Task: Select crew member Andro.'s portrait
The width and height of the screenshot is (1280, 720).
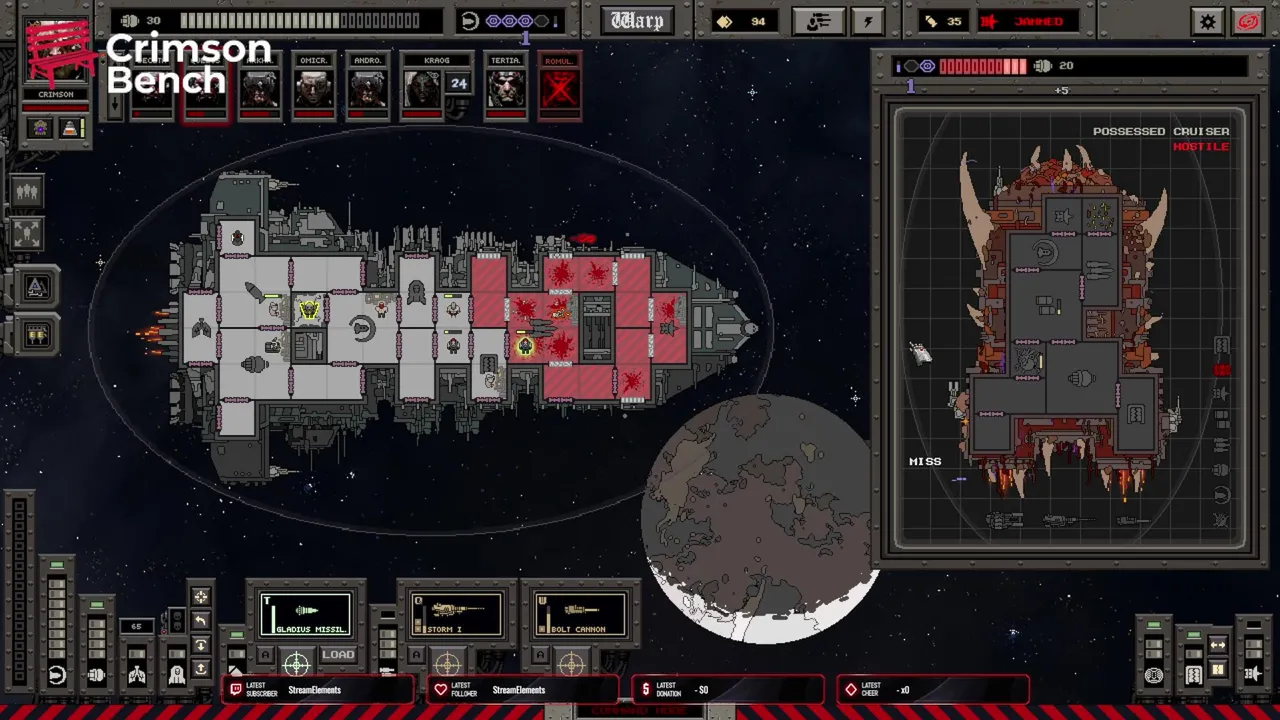Action: tap(368, 88)
